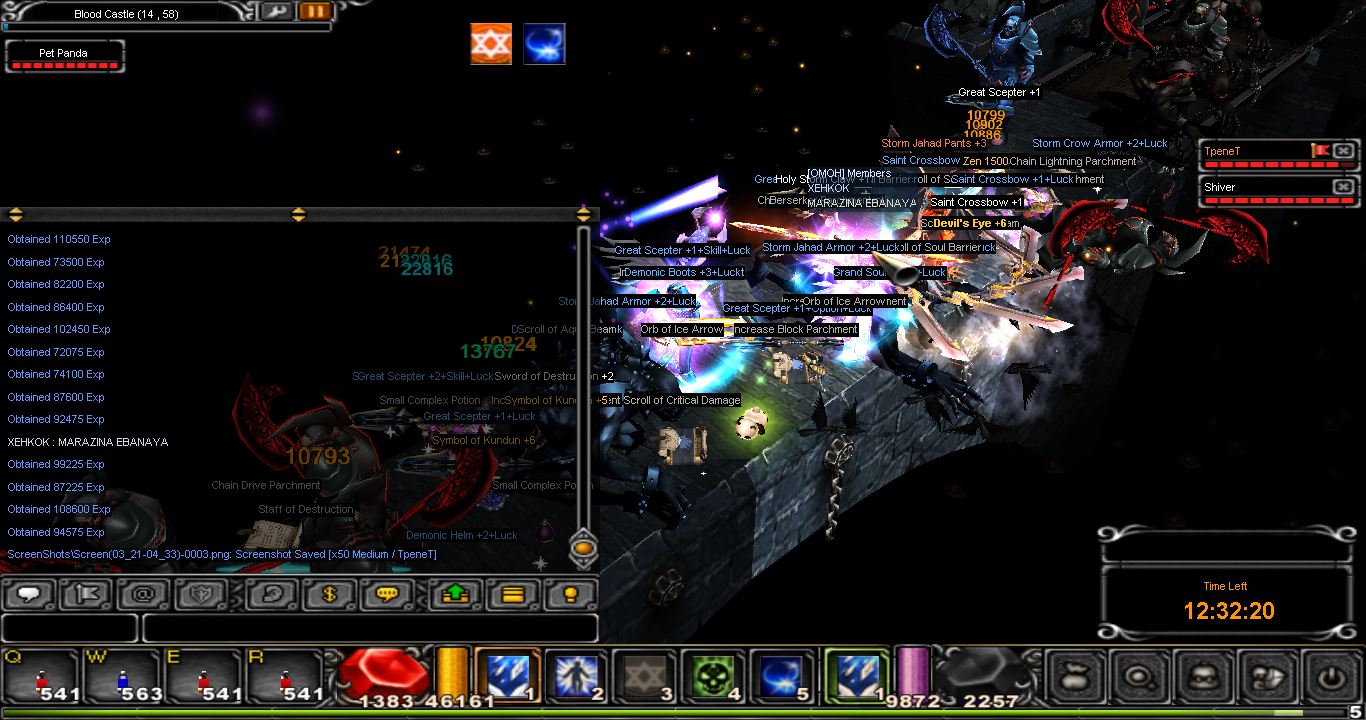
Task: Type in the wide chat message field
Action: click(370, 628)
